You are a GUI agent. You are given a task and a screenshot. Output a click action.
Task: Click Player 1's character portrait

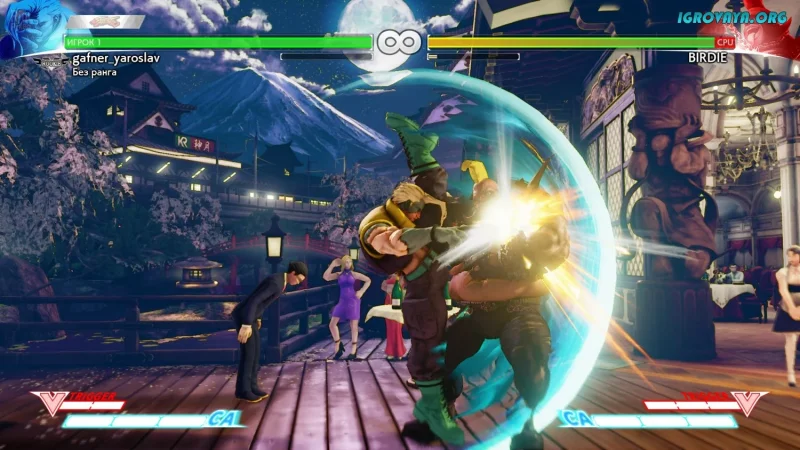click(x=28, y=30)
